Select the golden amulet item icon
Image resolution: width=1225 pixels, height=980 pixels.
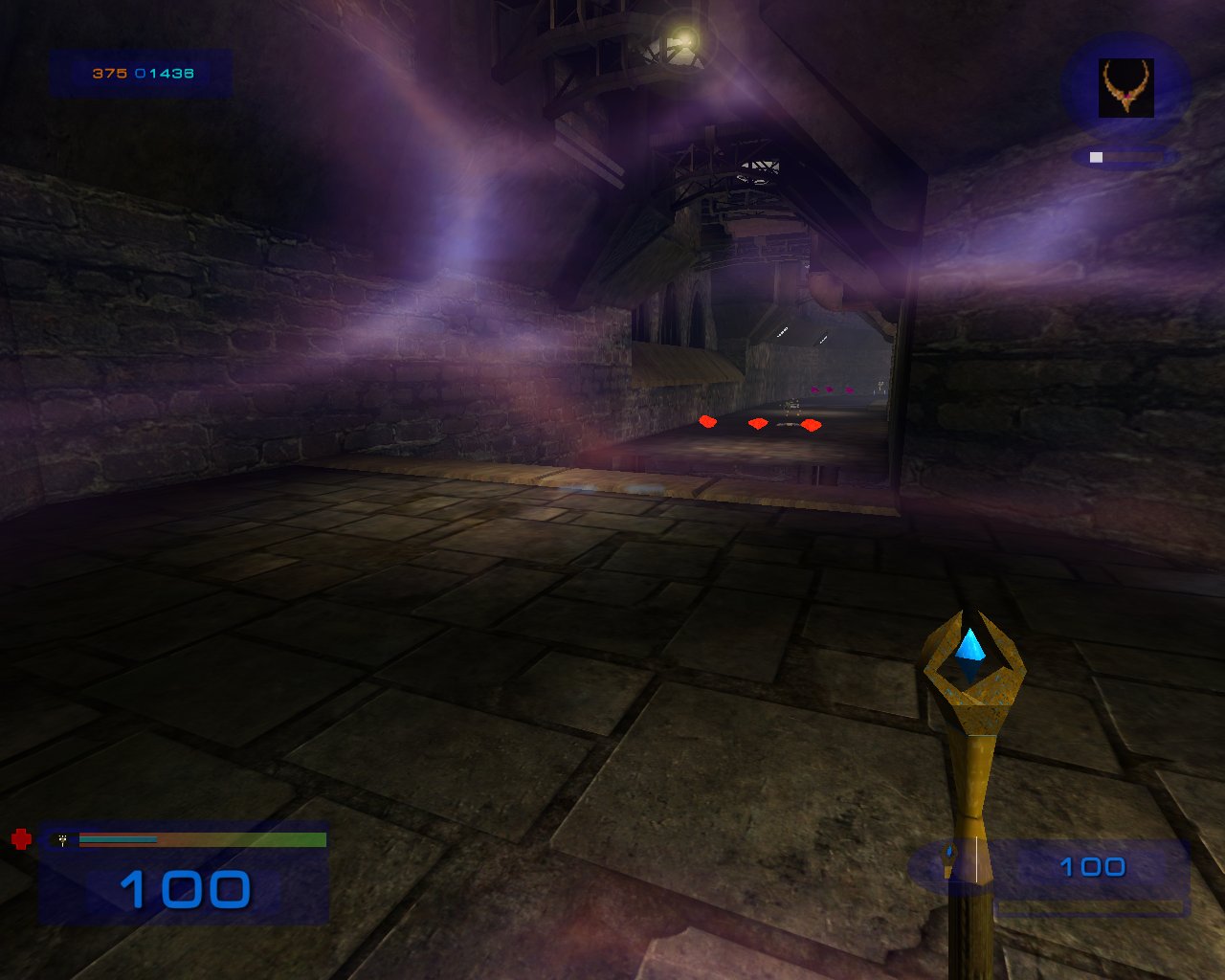[x=1126, y=87]
